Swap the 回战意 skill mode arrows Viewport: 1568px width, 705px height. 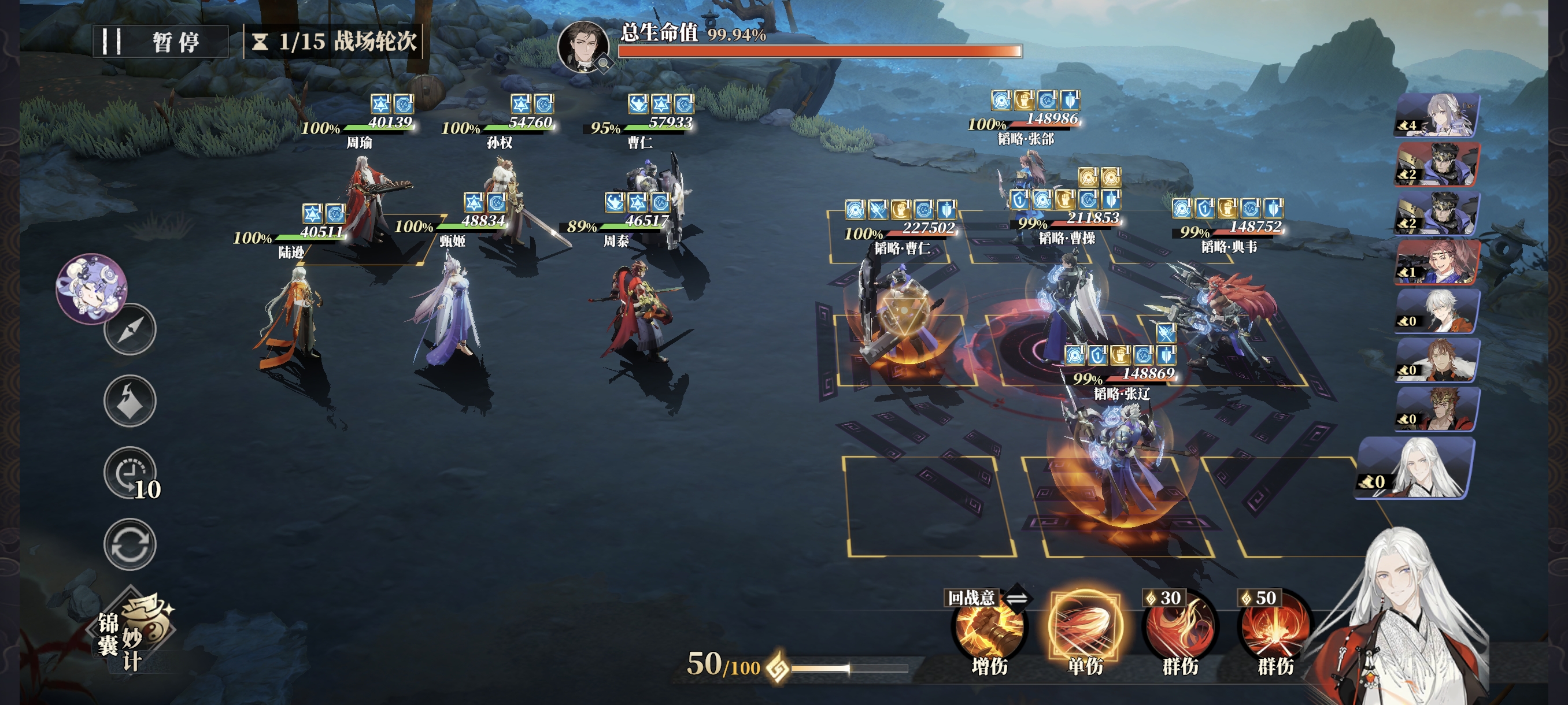click(x=1017, y=598)
